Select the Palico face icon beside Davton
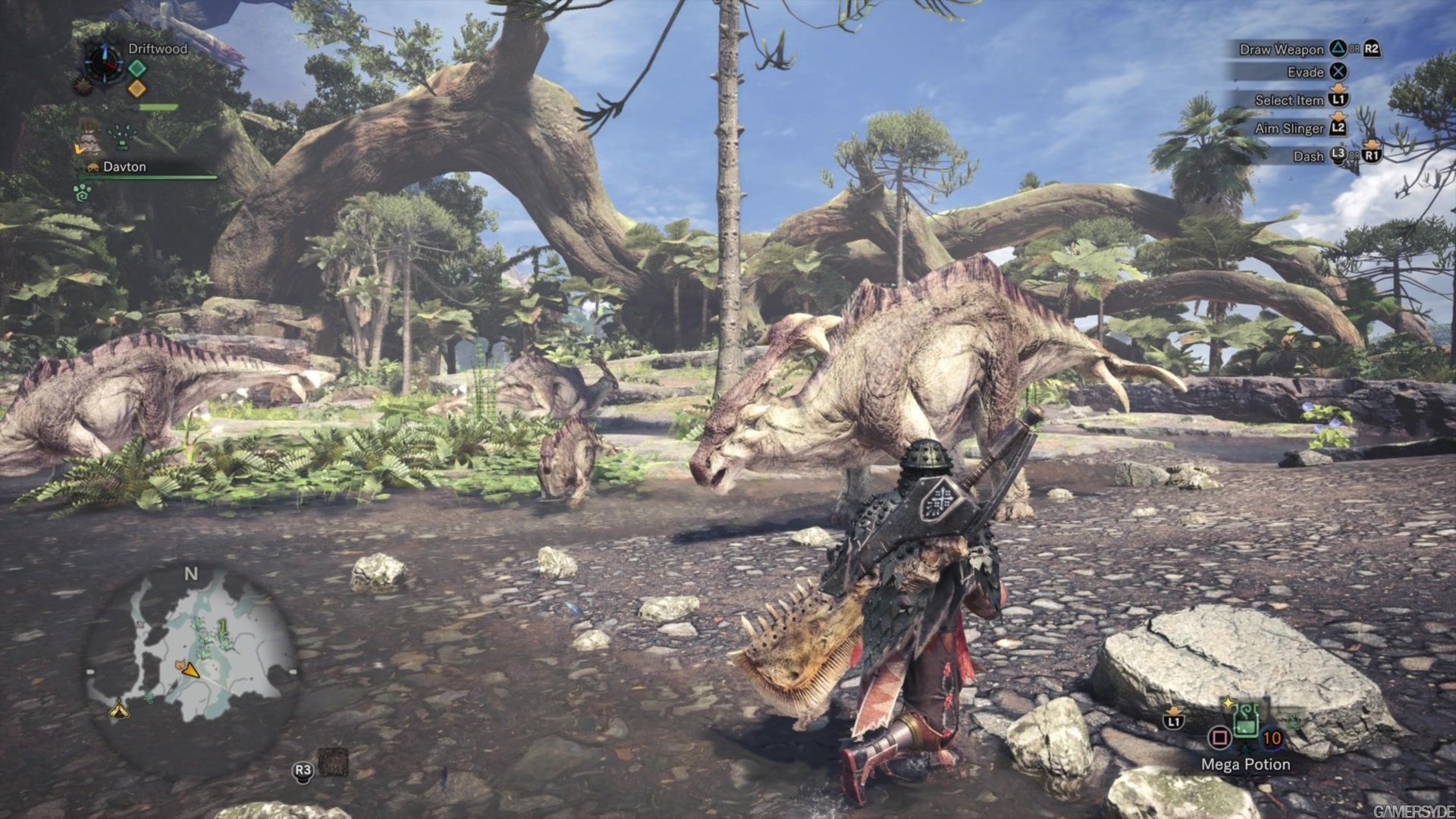Viewport: 1456px width, 819px height. [92, 167]
